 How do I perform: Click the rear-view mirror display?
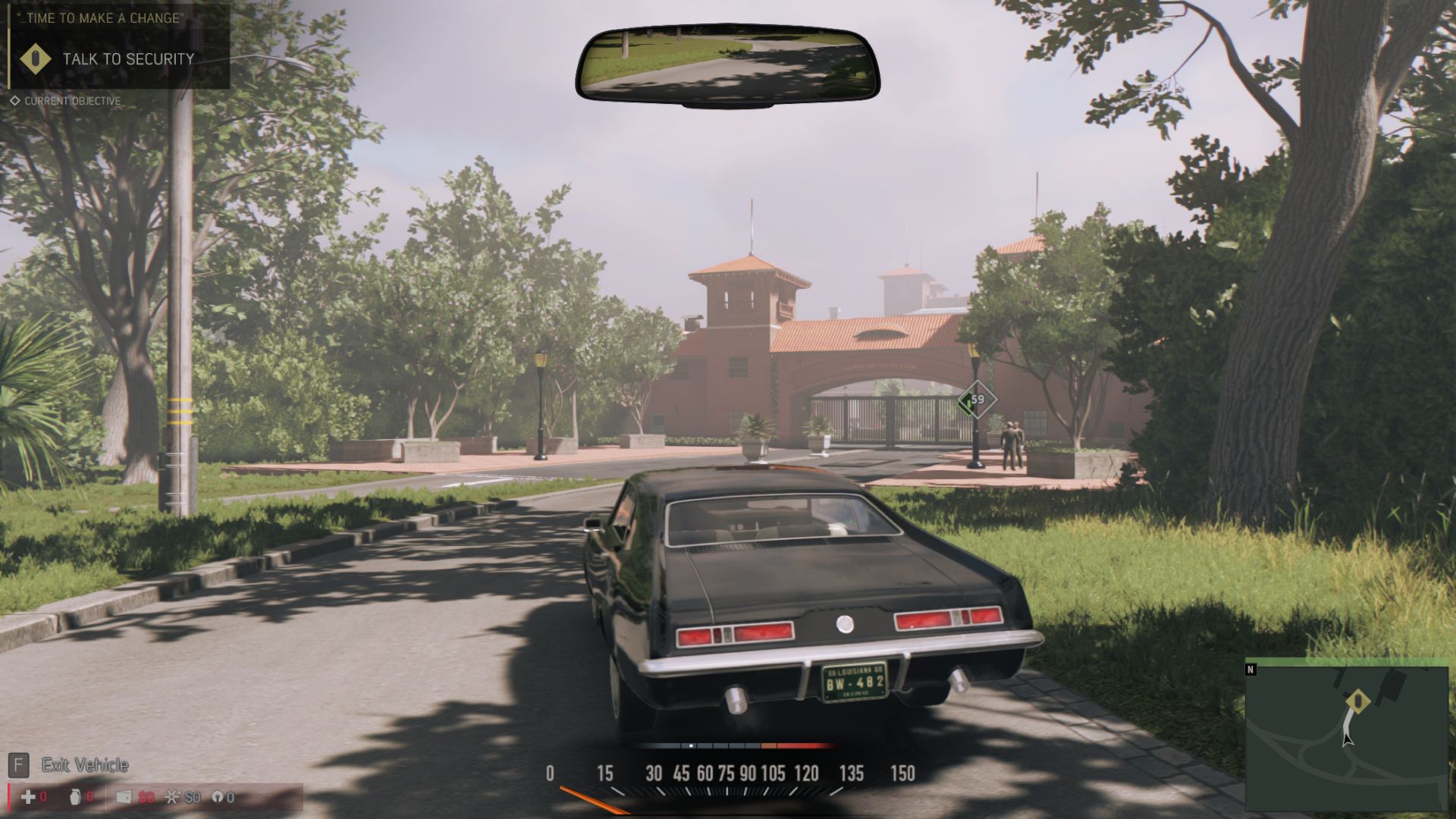[x=727, y=66]
